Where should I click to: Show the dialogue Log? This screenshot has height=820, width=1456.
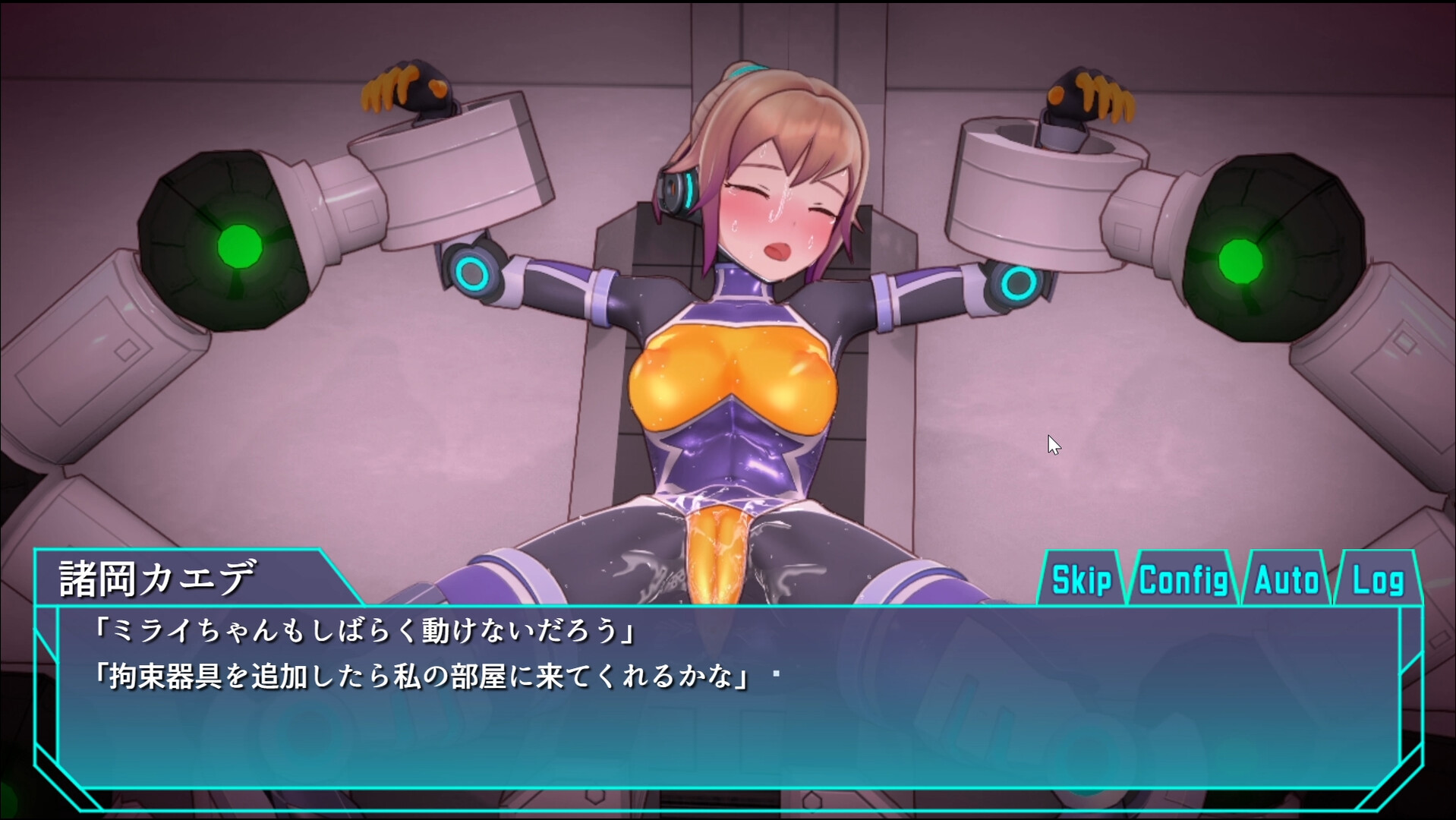click(x=1377, y=580)
